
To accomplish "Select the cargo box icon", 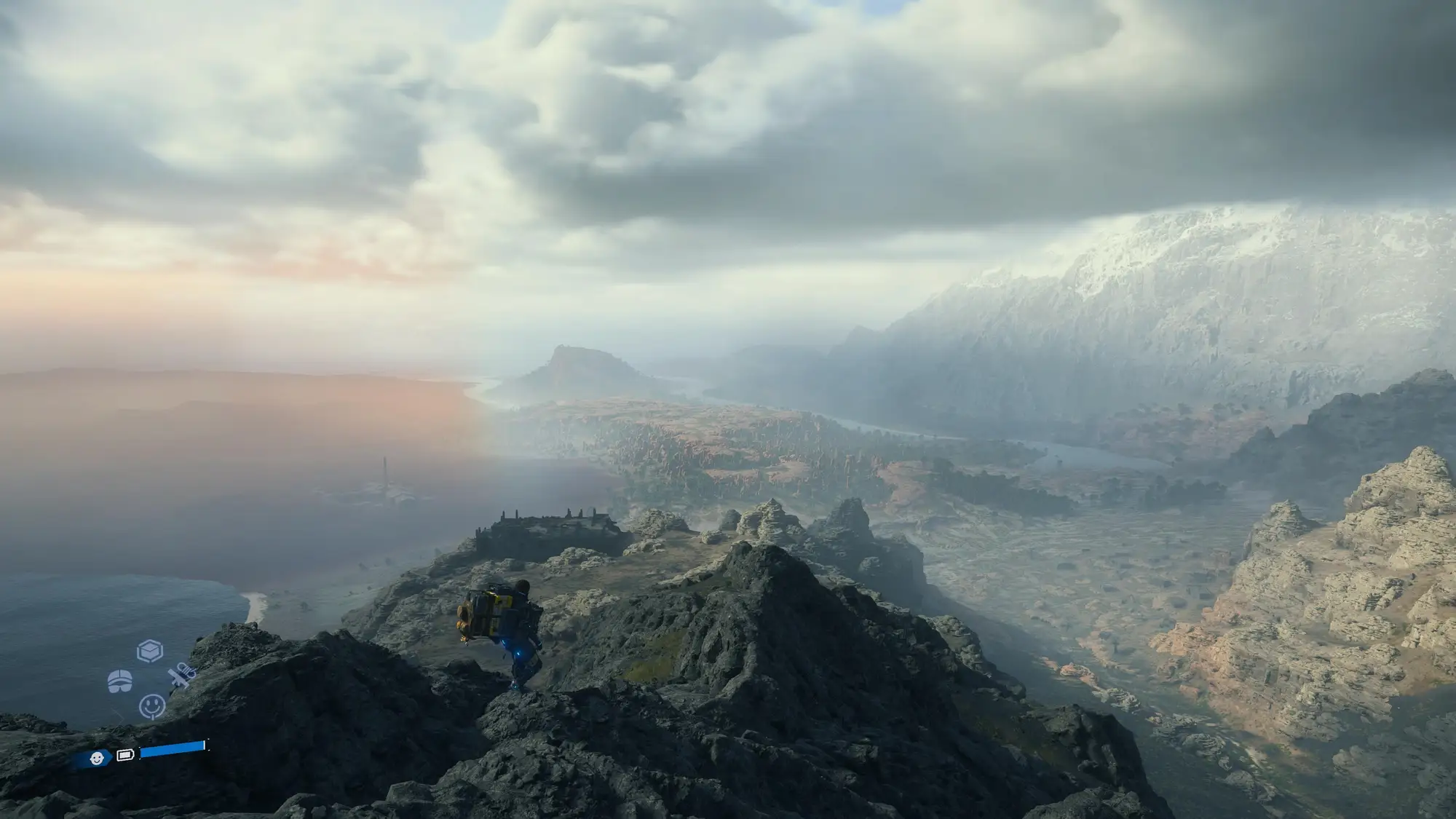I will click(x=150, y=650).
